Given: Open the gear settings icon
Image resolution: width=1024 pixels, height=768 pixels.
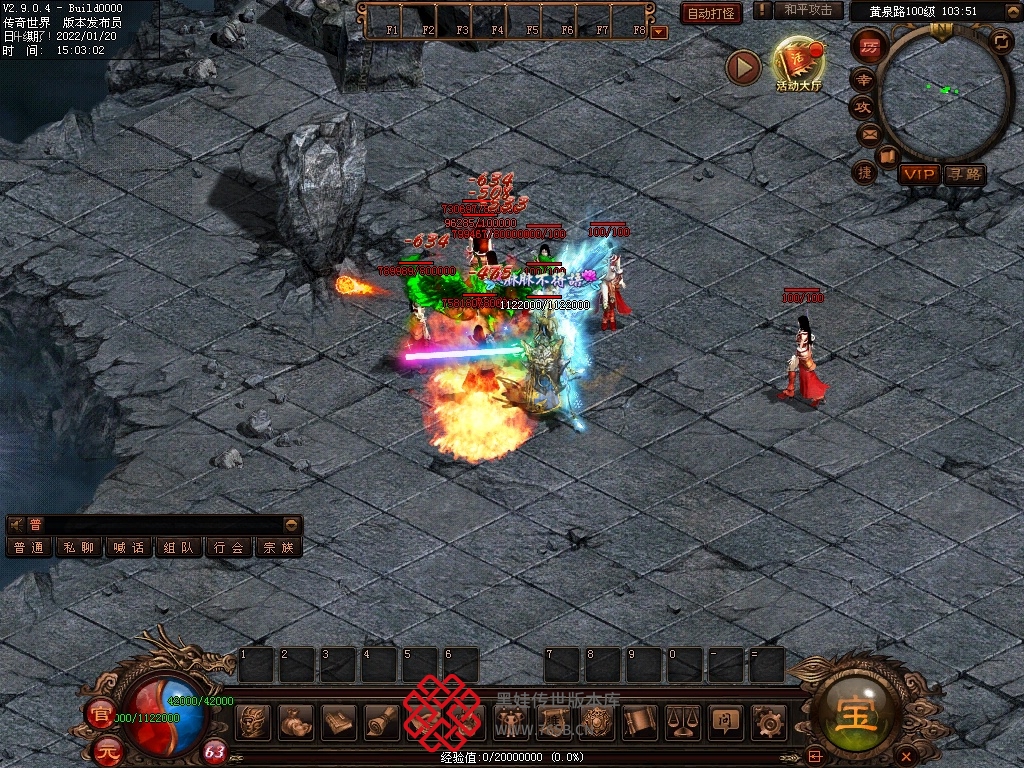Looking at the screenshot, I should tap(769, 721).
